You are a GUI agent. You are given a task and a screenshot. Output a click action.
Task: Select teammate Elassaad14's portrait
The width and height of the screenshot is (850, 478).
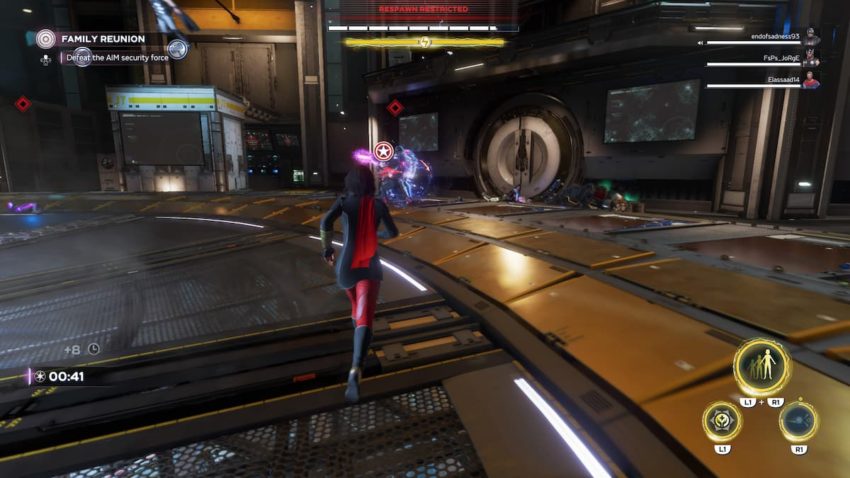coord(811,81)
